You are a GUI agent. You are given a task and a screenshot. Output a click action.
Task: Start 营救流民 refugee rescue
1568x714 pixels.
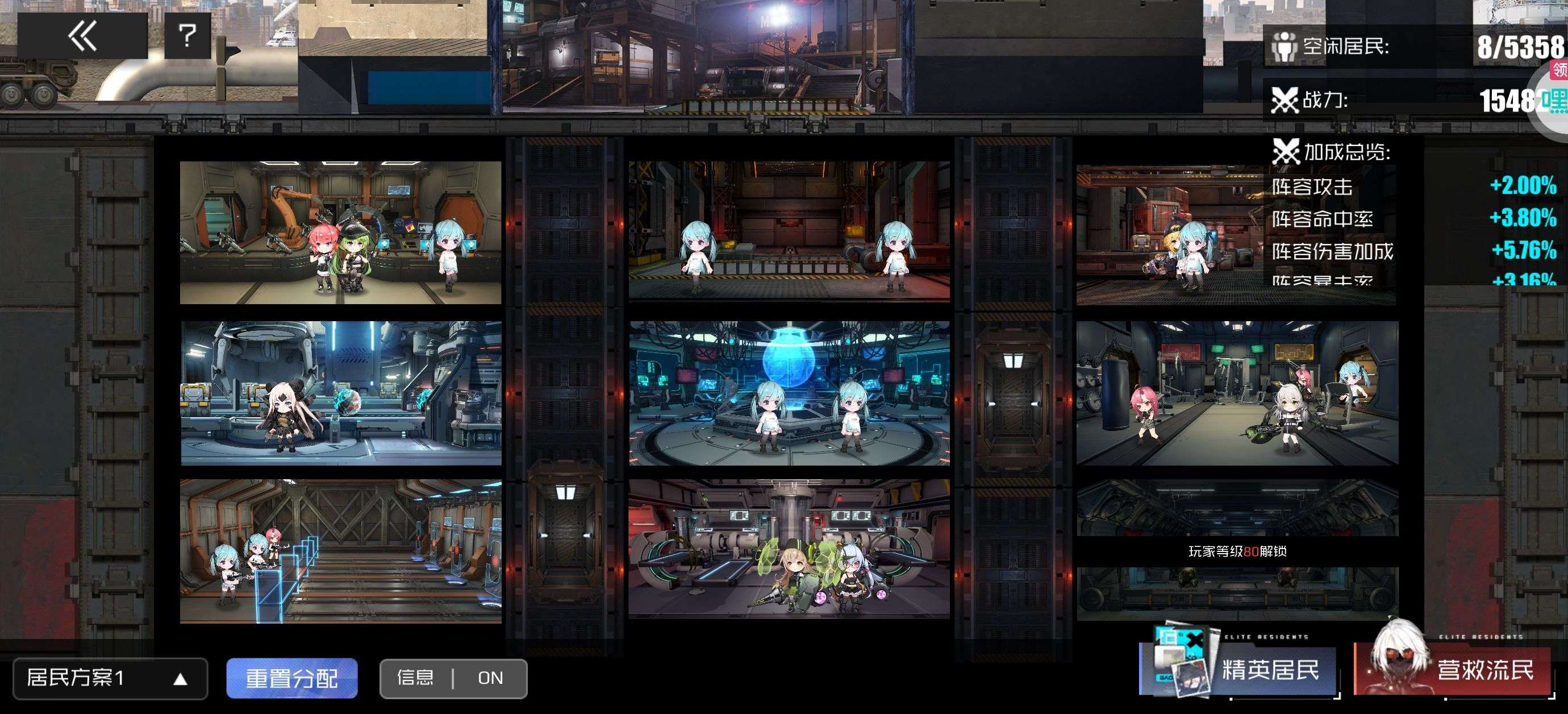pyautogui.click(x=1454, y=669)
